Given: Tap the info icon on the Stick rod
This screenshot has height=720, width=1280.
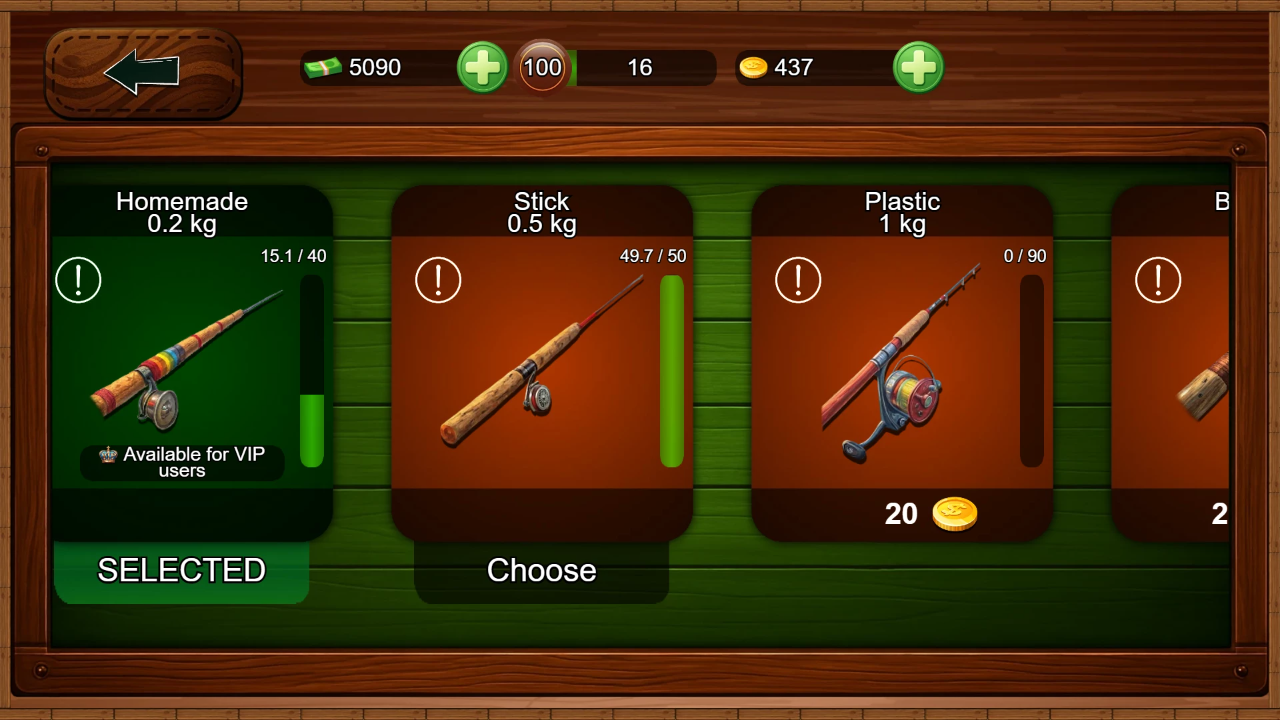Looking at the screenshot, I should [438, 281].
